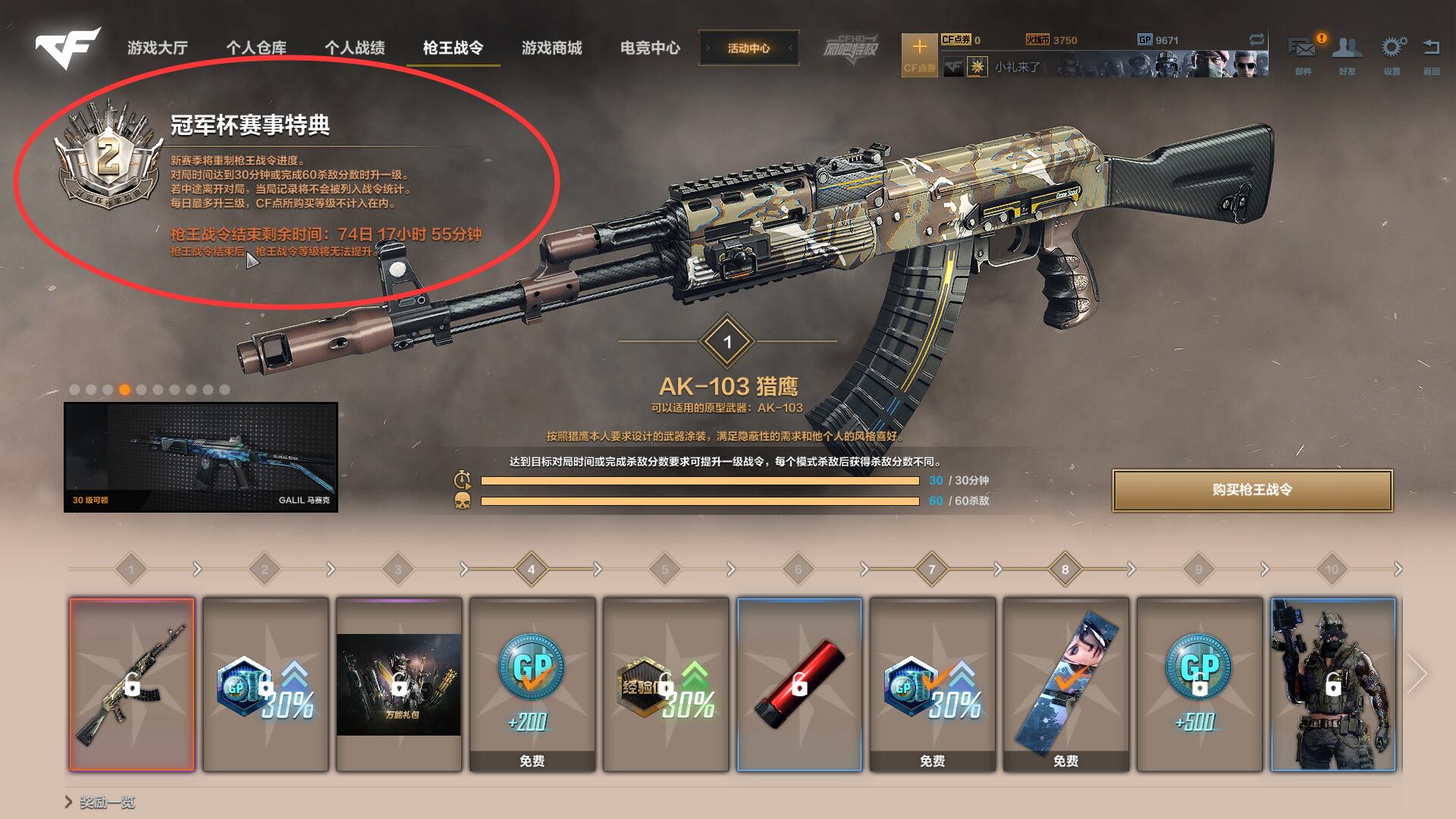This screenshot has height=819, width=1456.
Task: Open the 电竞中心 tab
Action: click(650, 48)
